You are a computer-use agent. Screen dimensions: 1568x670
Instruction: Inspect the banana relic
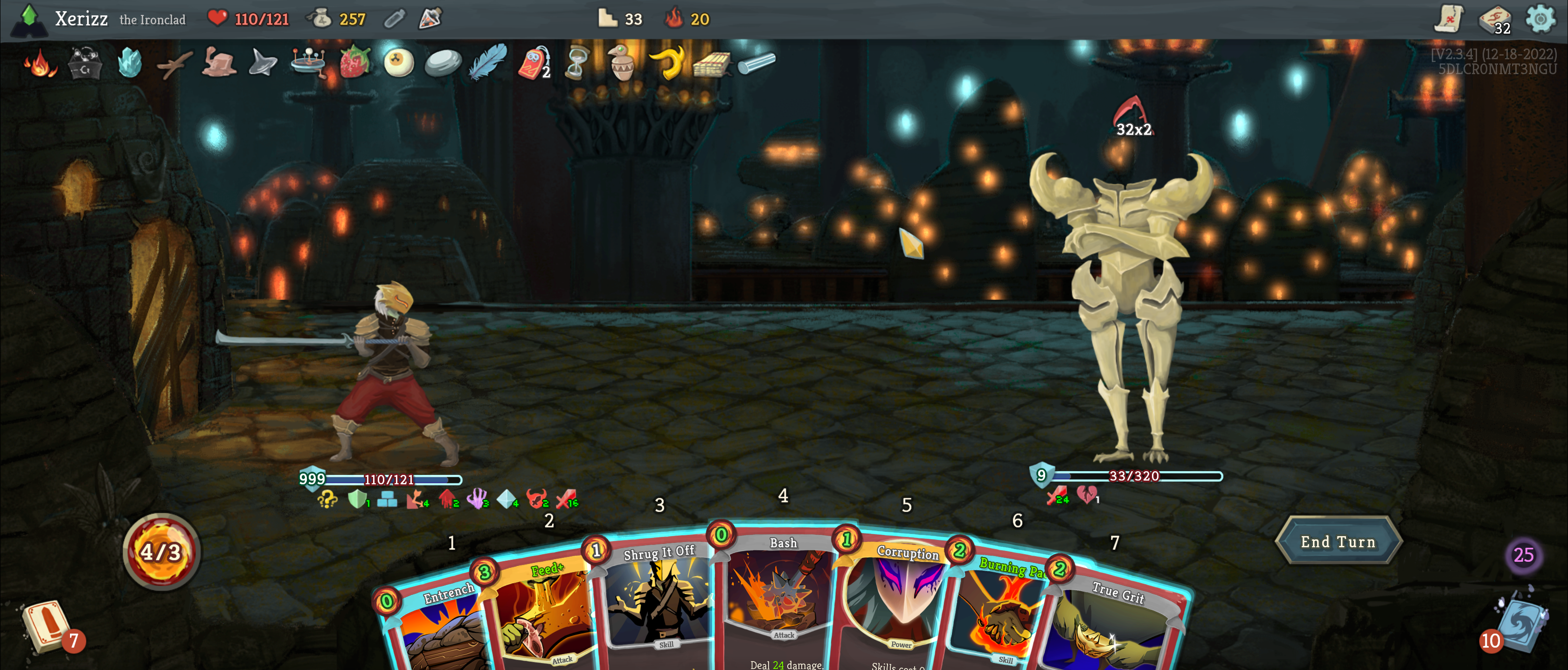(666, 63)
